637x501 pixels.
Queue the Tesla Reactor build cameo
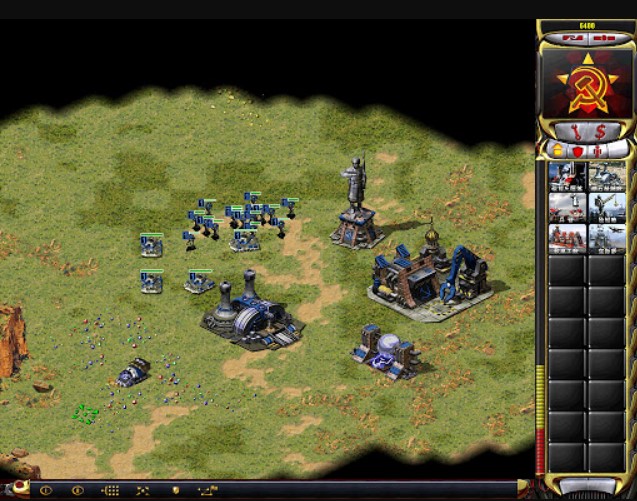pos(567,176)
